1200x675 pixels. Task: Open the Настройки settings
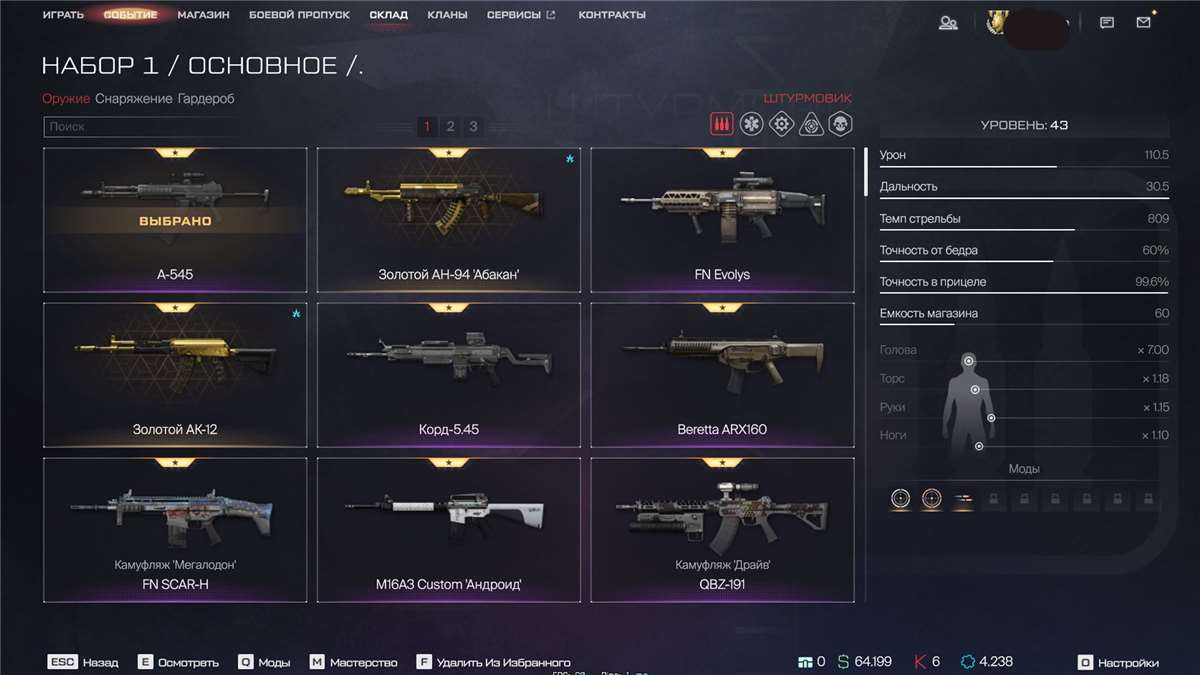tap(1119, 662)
